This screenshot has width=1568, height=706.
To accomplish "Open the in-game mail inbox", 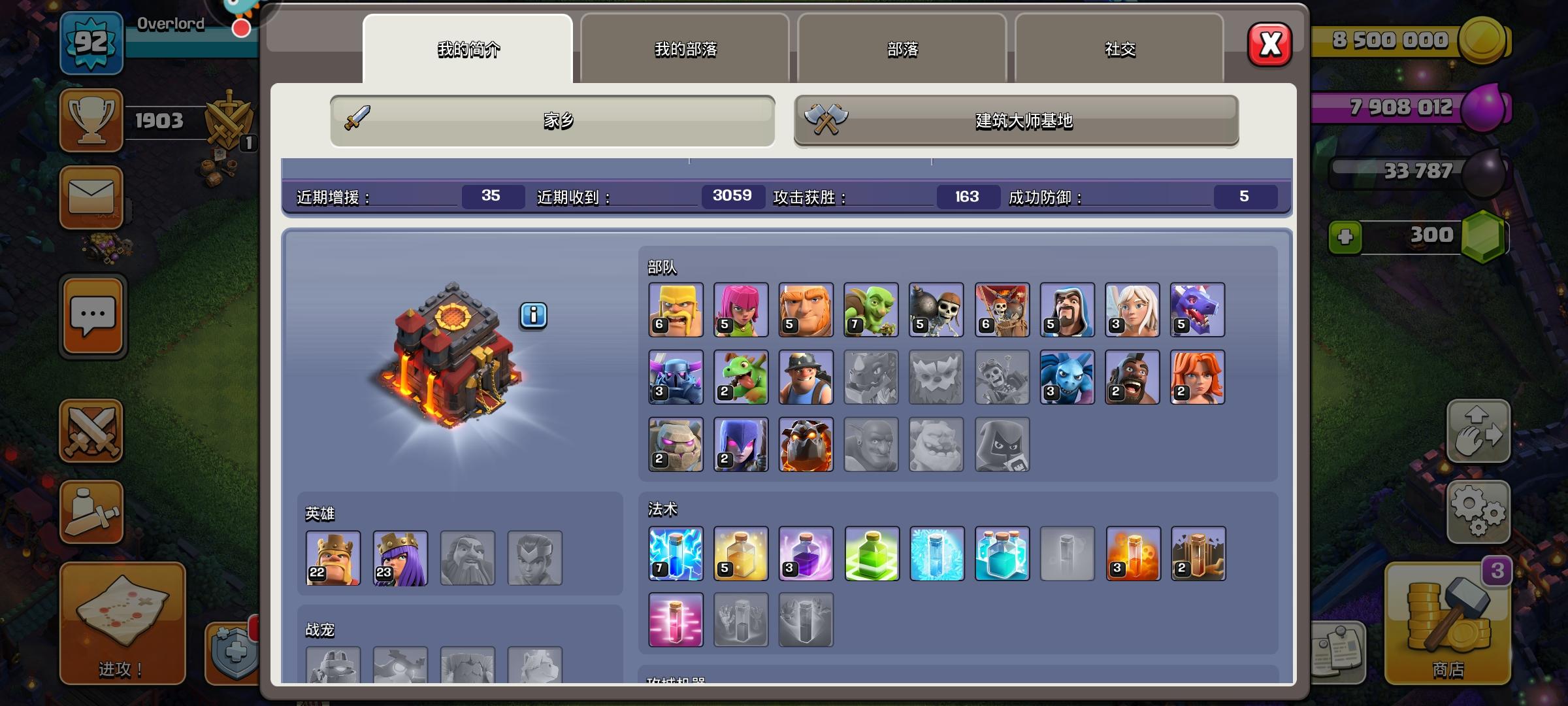I will coord(91,199).
